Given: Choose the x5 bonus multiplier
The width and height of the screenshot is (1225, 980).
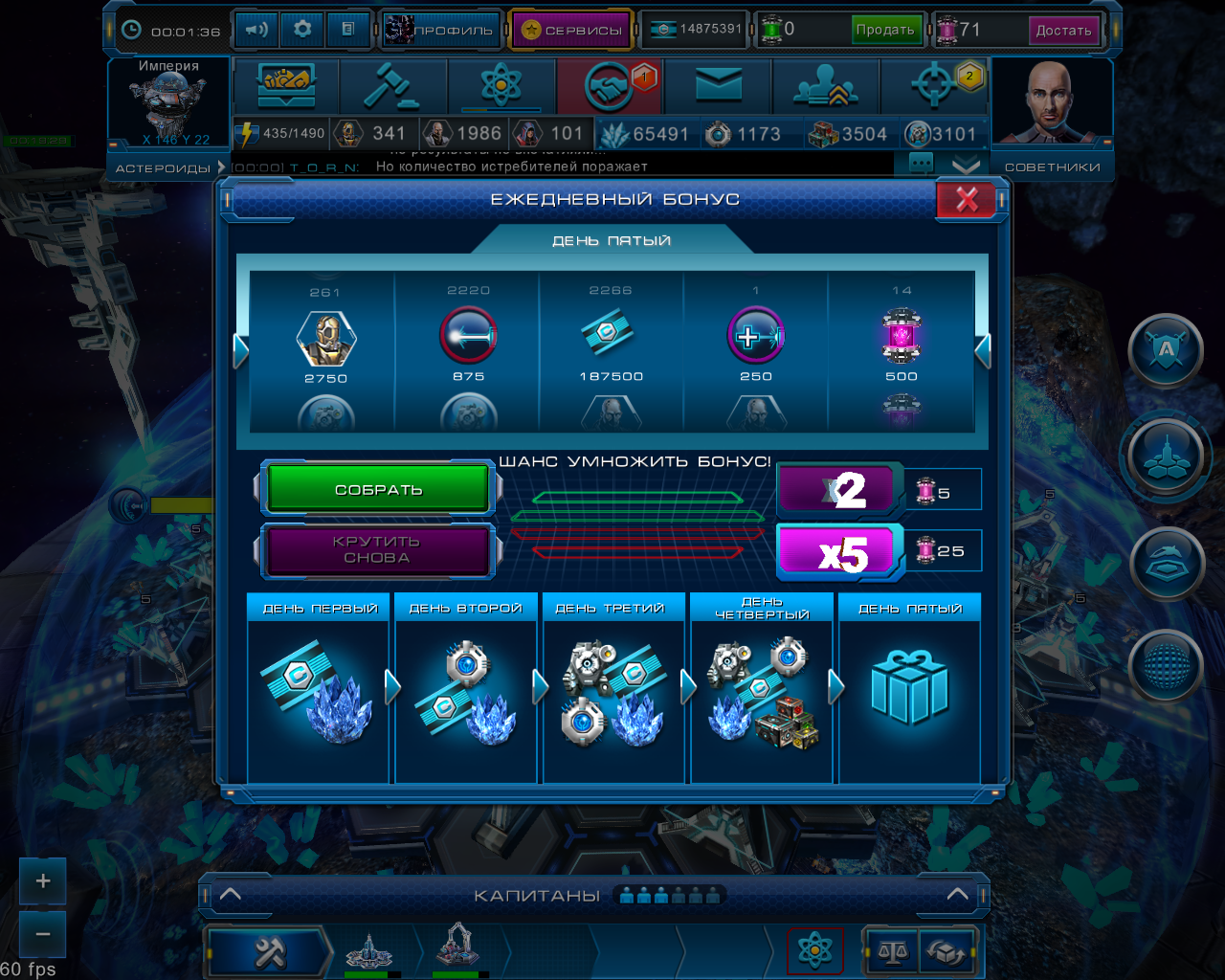Looking at the screenshot, I should click(839, 553).
